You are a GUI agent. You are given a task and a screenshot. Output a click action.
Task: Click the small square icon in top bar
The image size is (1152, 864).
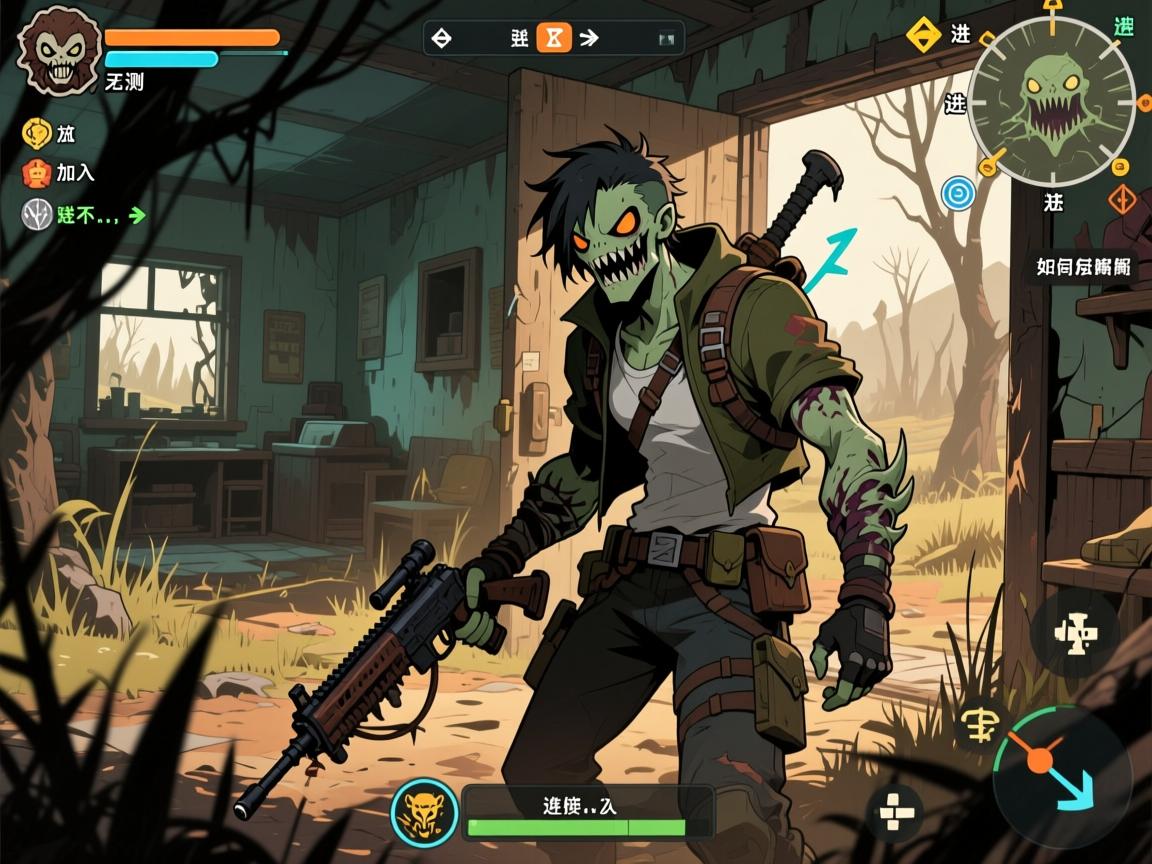[x=666, y=39]
